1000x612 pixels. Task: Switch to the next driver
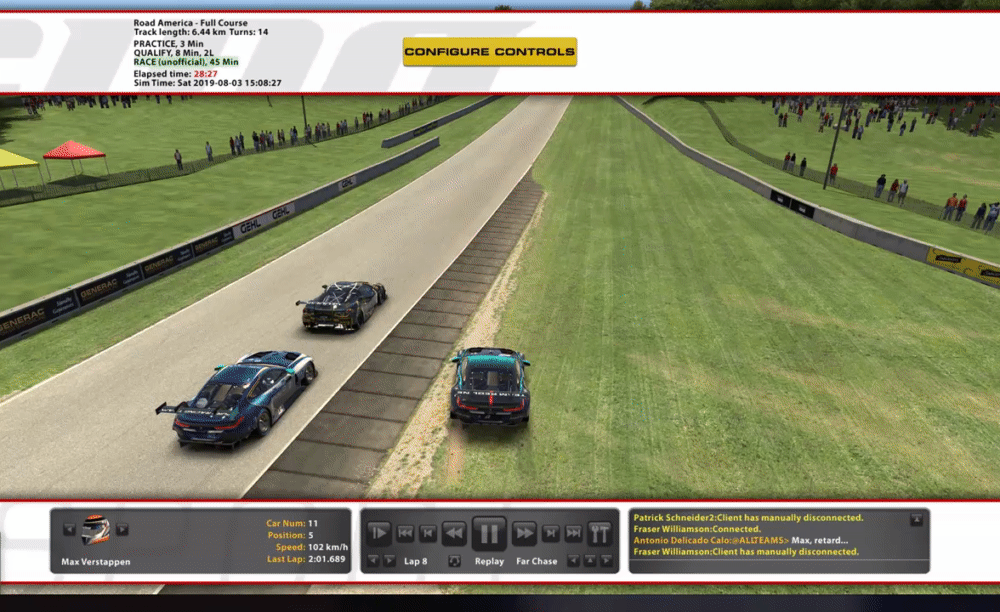pos(122,530)
